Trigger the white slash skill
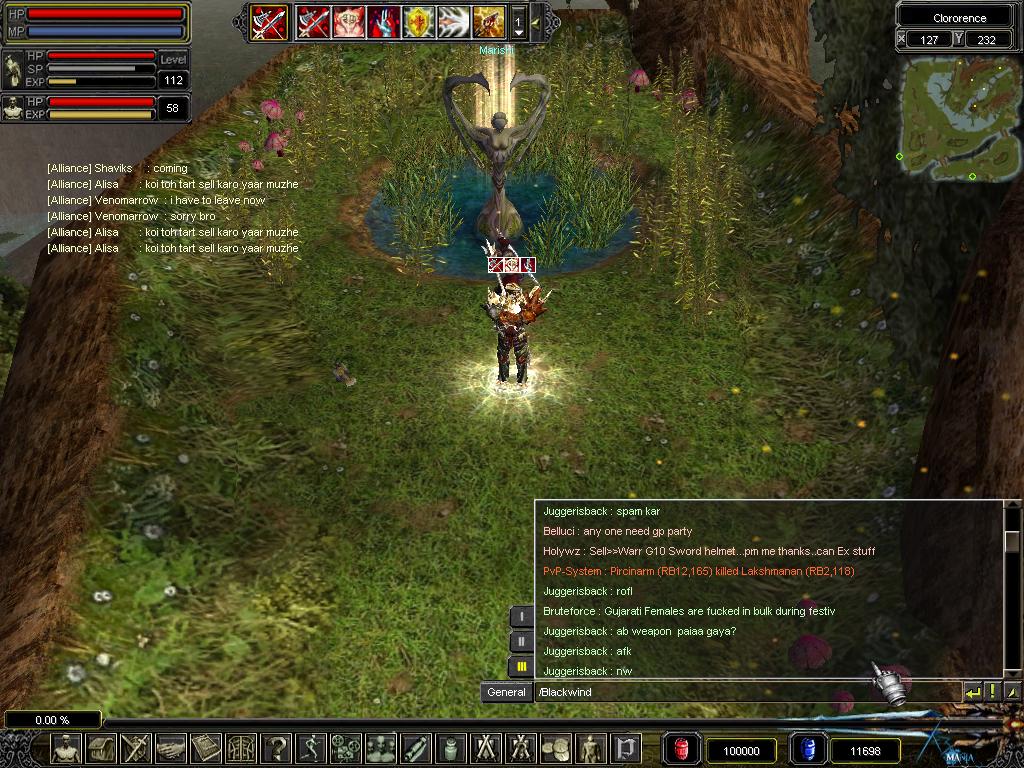1024x768 pixels. pos(453,21)
